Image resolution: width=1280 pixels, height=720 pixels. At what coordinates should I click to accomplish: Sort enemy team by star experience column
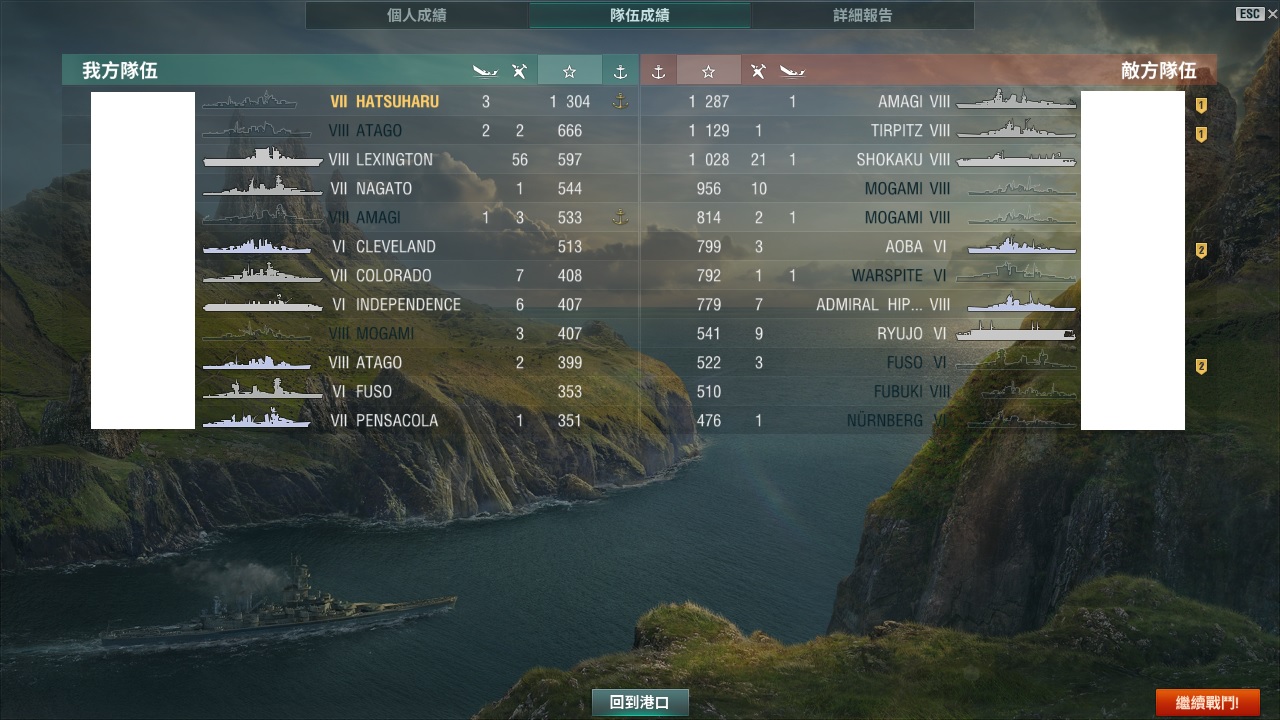click(x=708, y=71)
